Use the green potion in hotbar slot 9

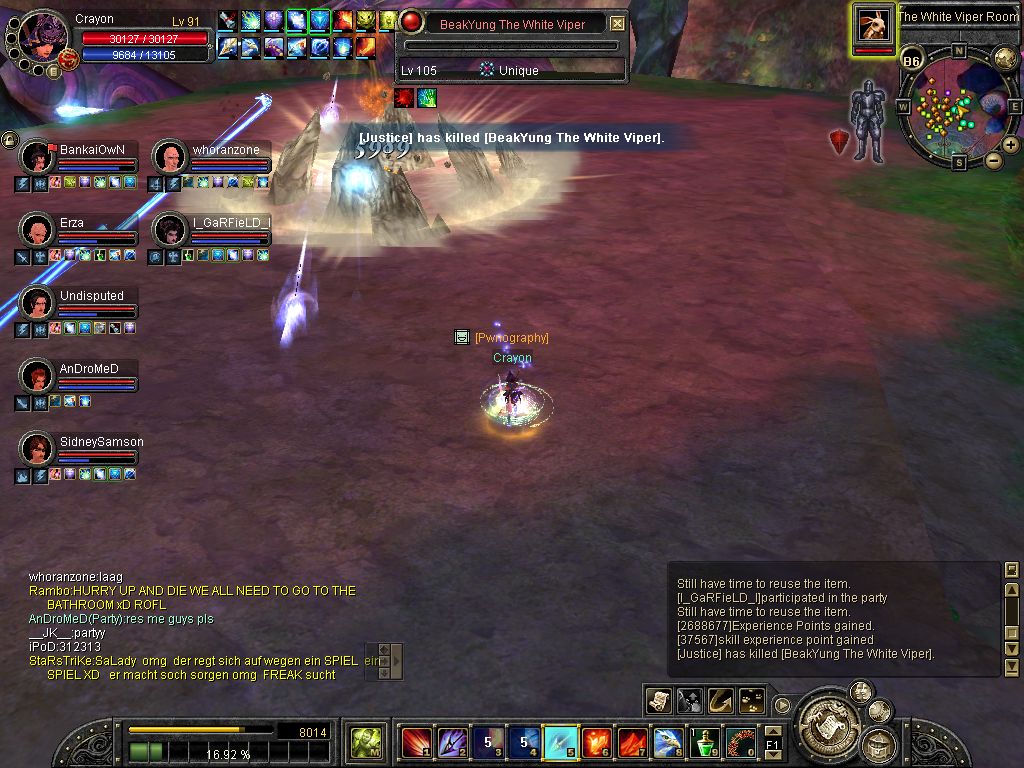click(706, 742)
